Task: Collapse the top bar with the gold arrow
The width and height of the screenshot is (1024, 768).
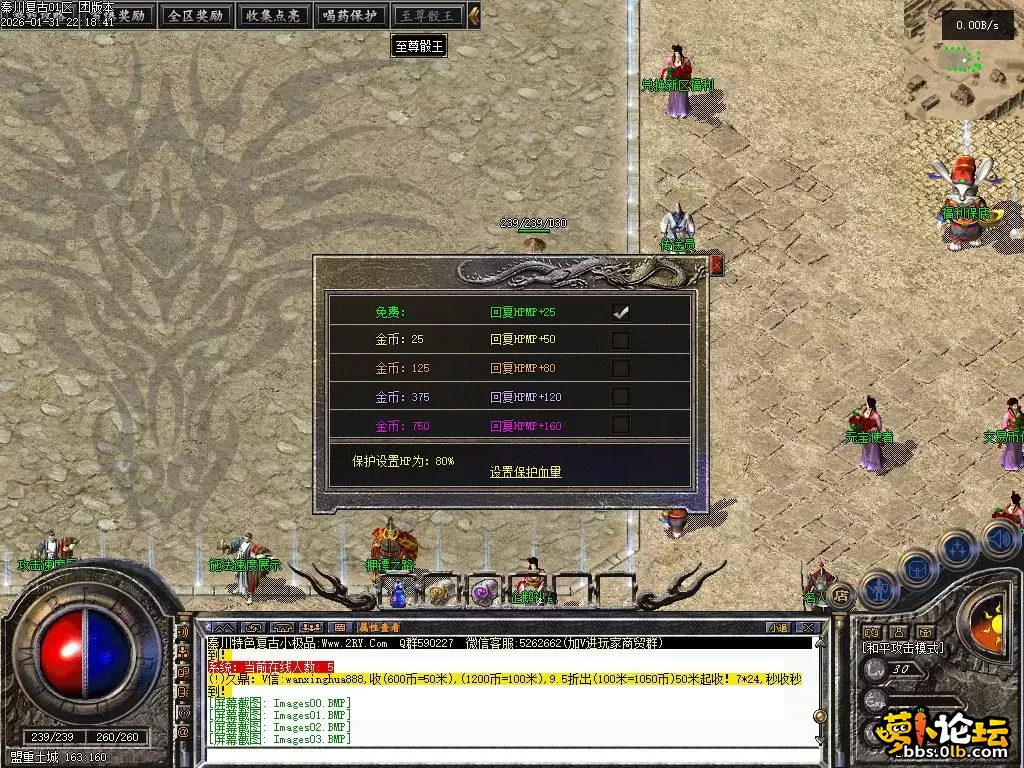Action: coord(474,16)
